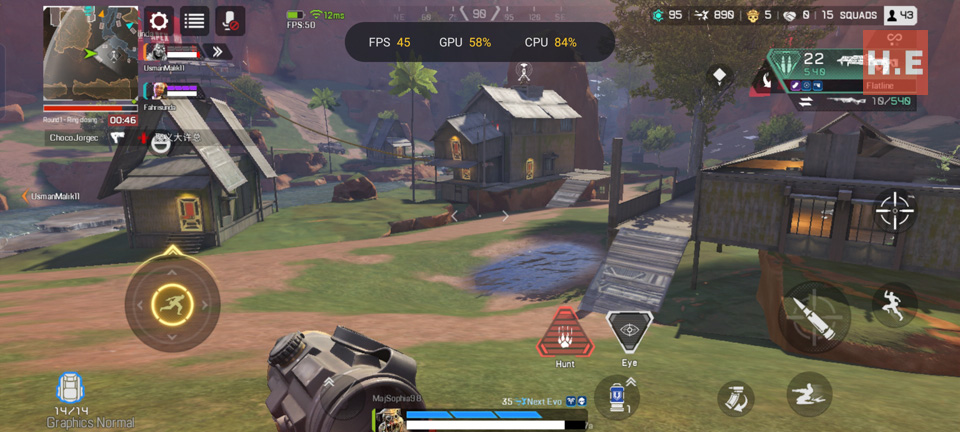
Task: Tap the auto-sprint running icon
Action: pos(172,304)
